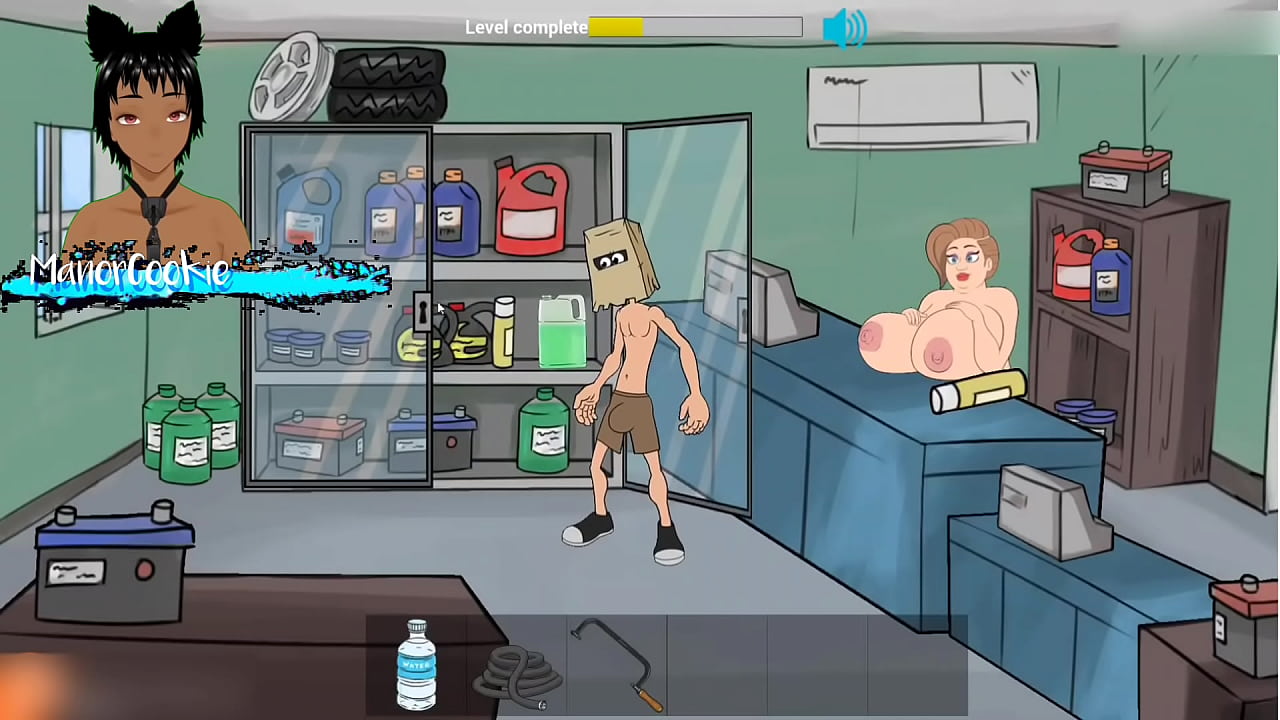Click the flashlight lying on the blue counter

[x=975, y=390]
